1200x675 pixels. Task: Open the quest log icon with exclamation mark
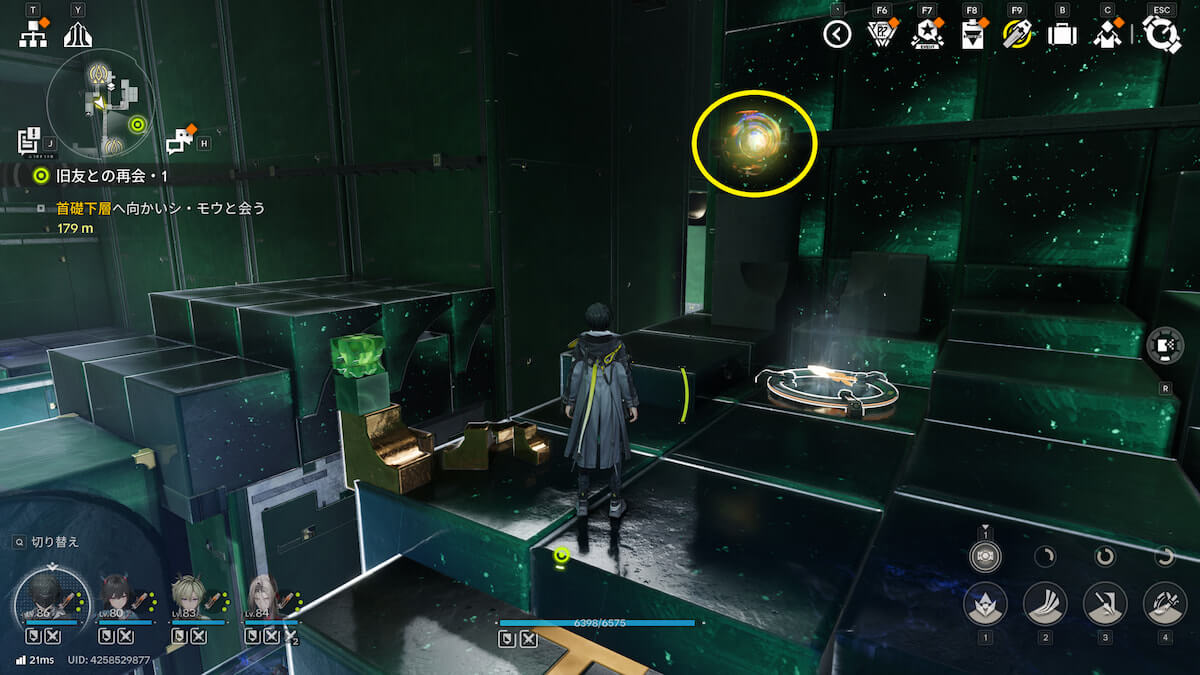pos(28,140)
